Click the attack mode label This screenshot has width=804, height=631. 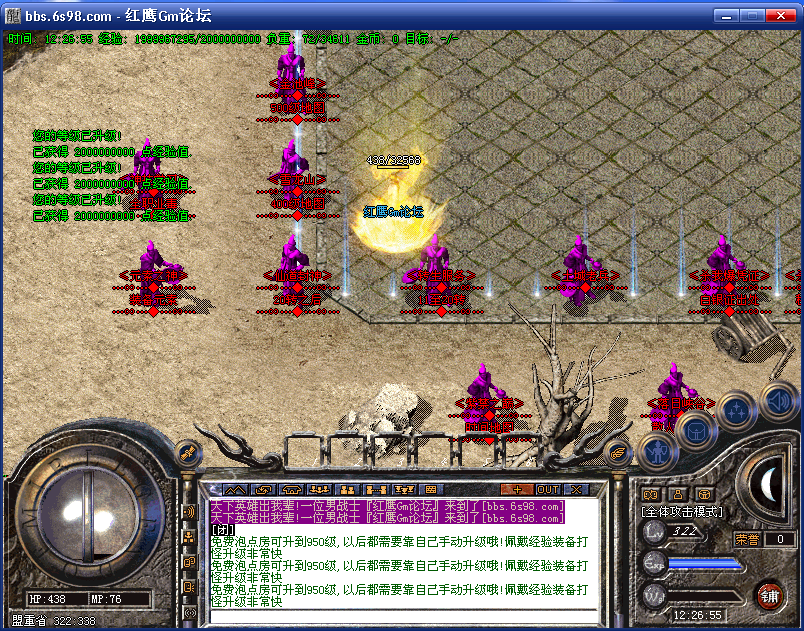click(x=682, y=511)
